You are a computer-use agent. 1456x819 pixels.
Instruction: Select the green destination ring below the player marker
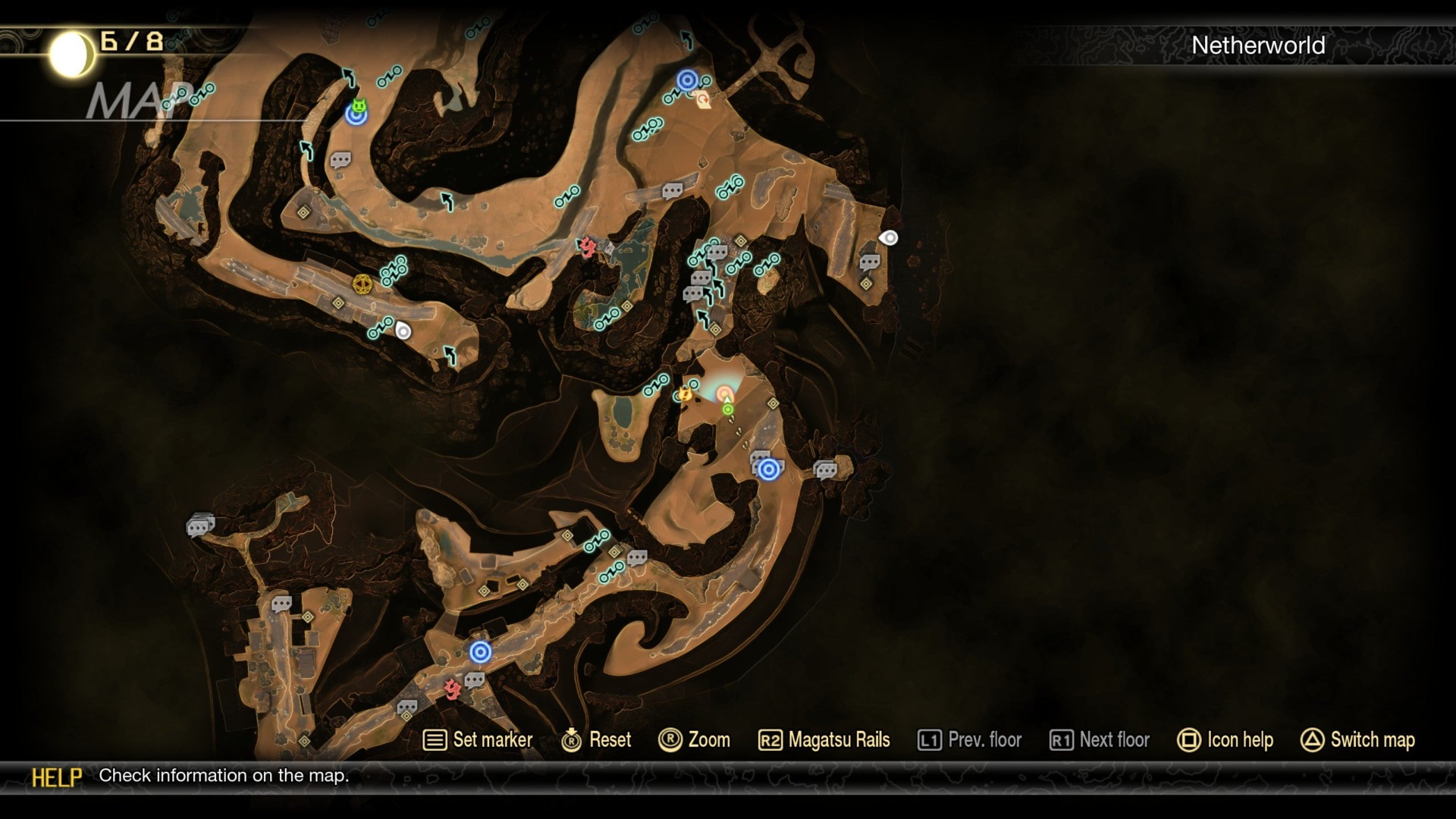727,409
